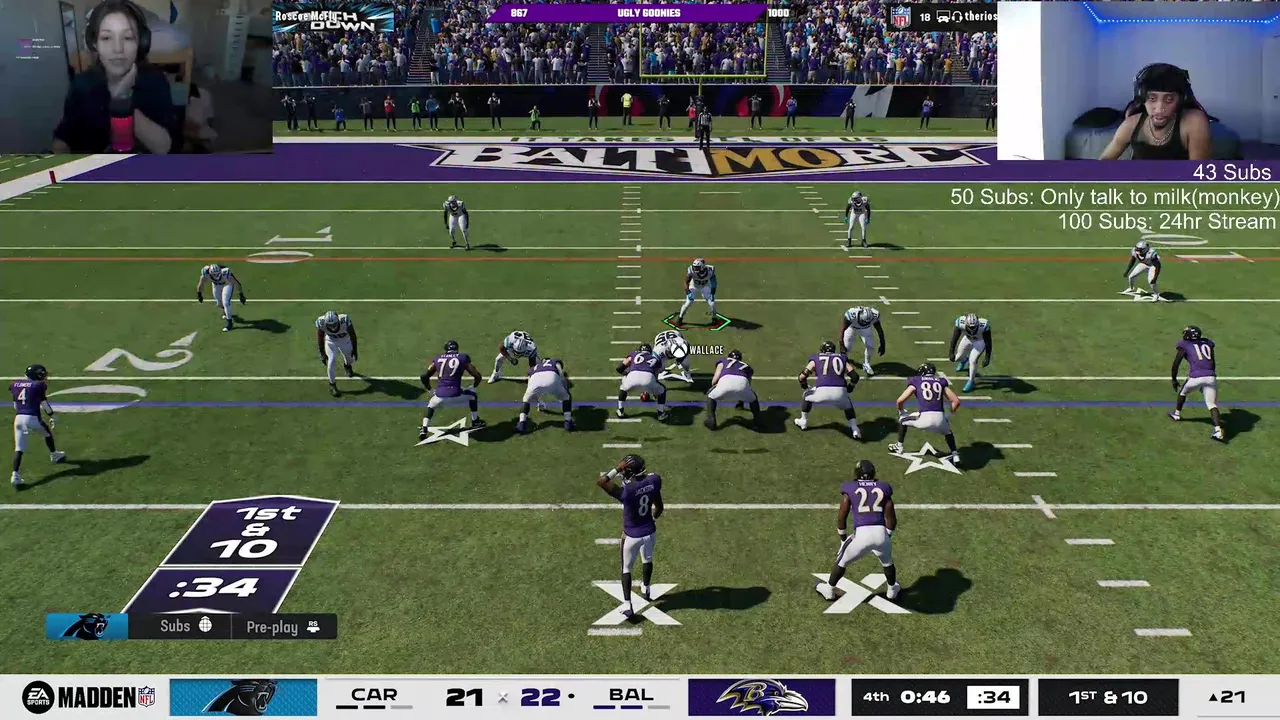Click the left streamer's webcam overlay

[x=136, y=76]
